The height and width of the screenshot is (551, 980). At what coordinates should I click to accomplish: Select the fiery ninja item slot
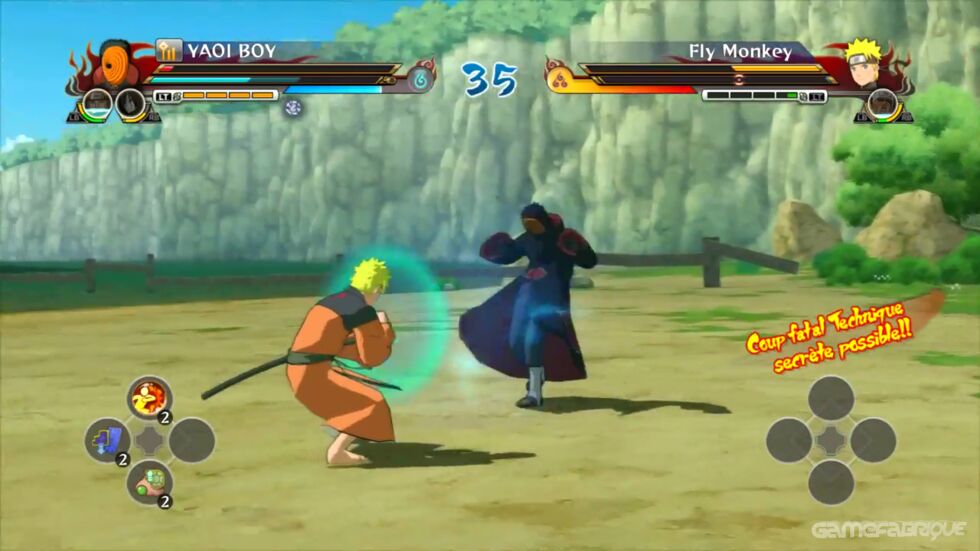click(x=149, y=397)
